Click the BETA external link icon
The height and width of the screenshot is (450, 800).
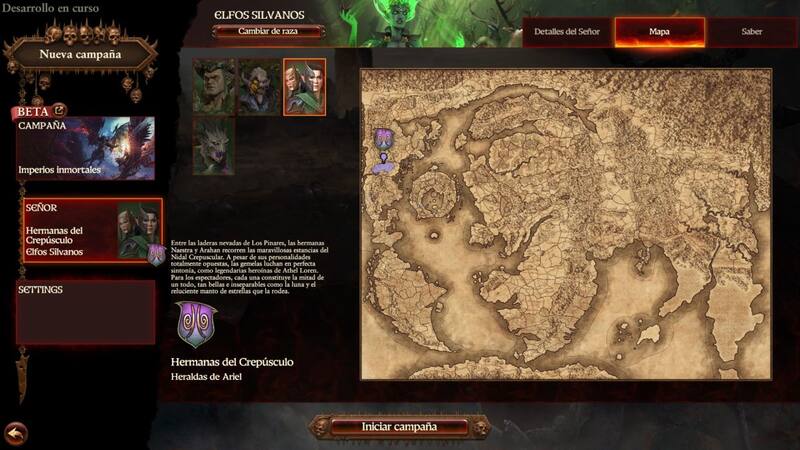59,111
